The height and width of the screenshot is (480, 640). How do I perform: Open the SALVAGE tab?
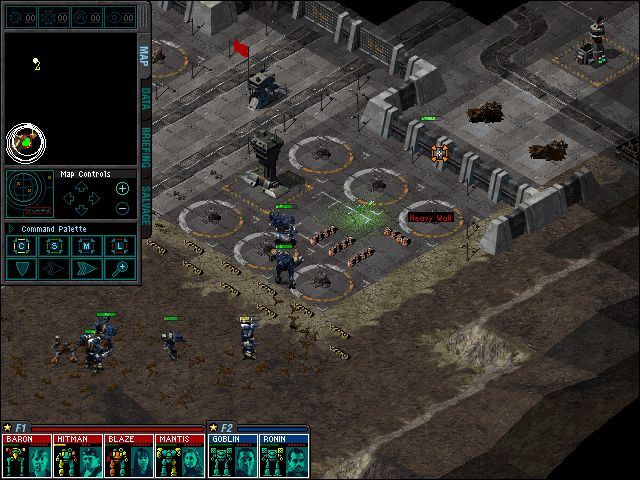tap(144, 204)
